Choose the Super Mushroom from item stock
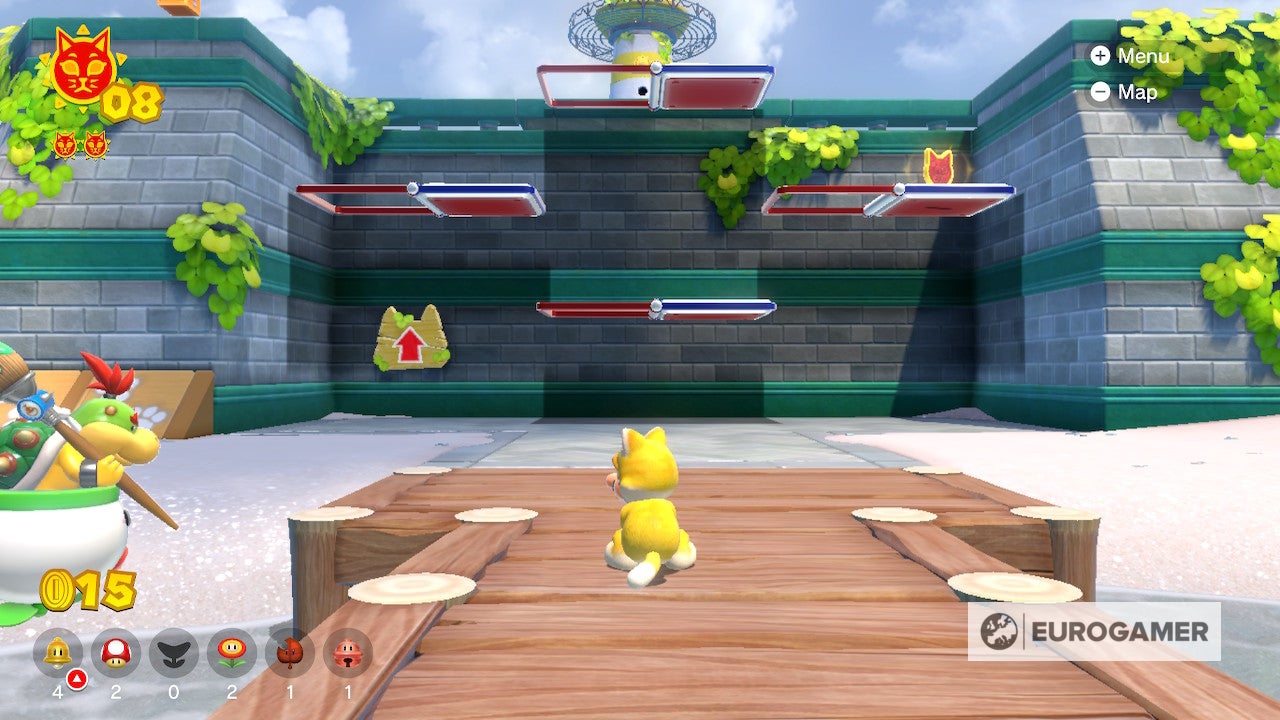 click(x=116, y=653)
